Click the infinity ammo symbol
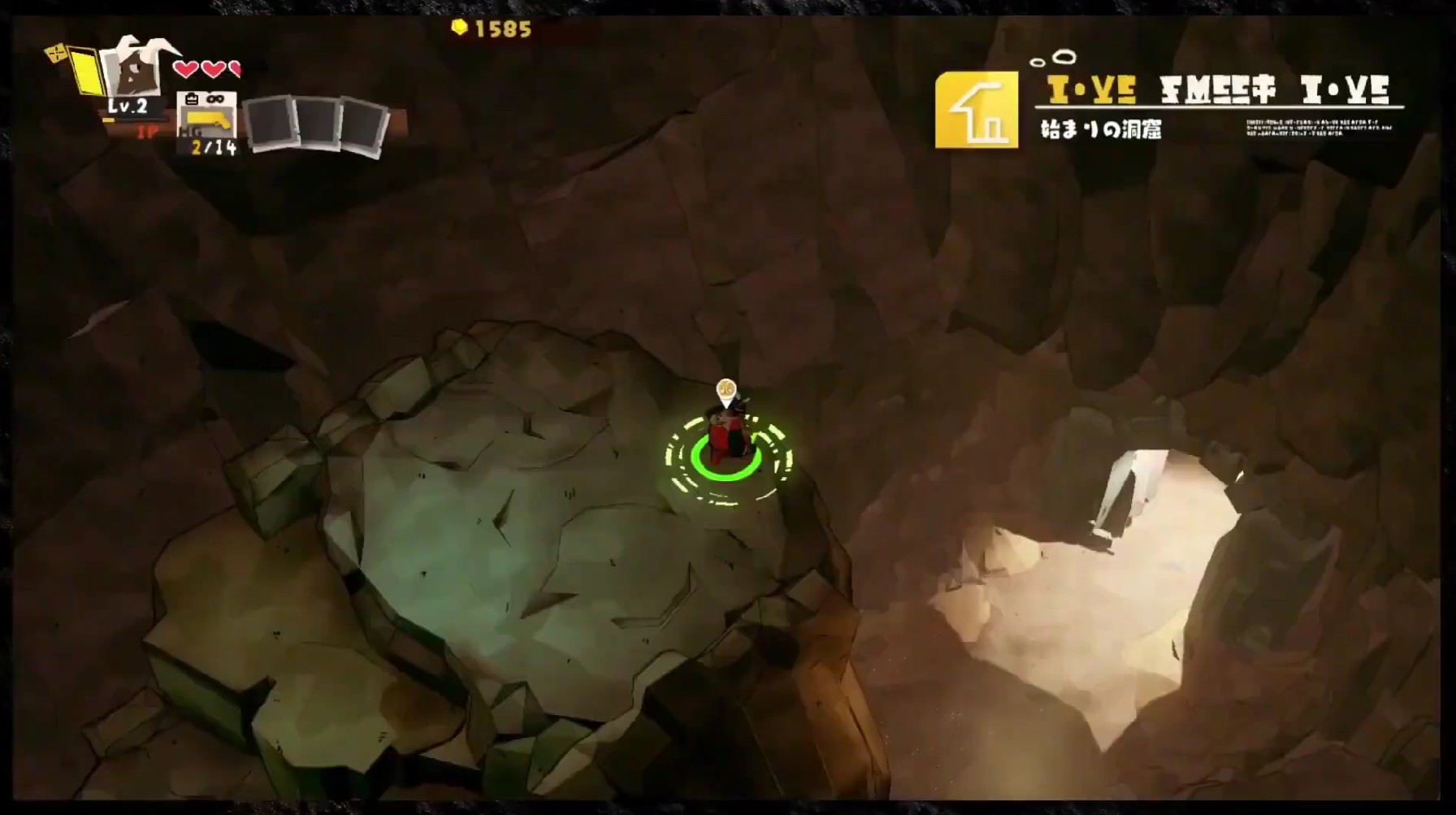 [x=216, y=99]
